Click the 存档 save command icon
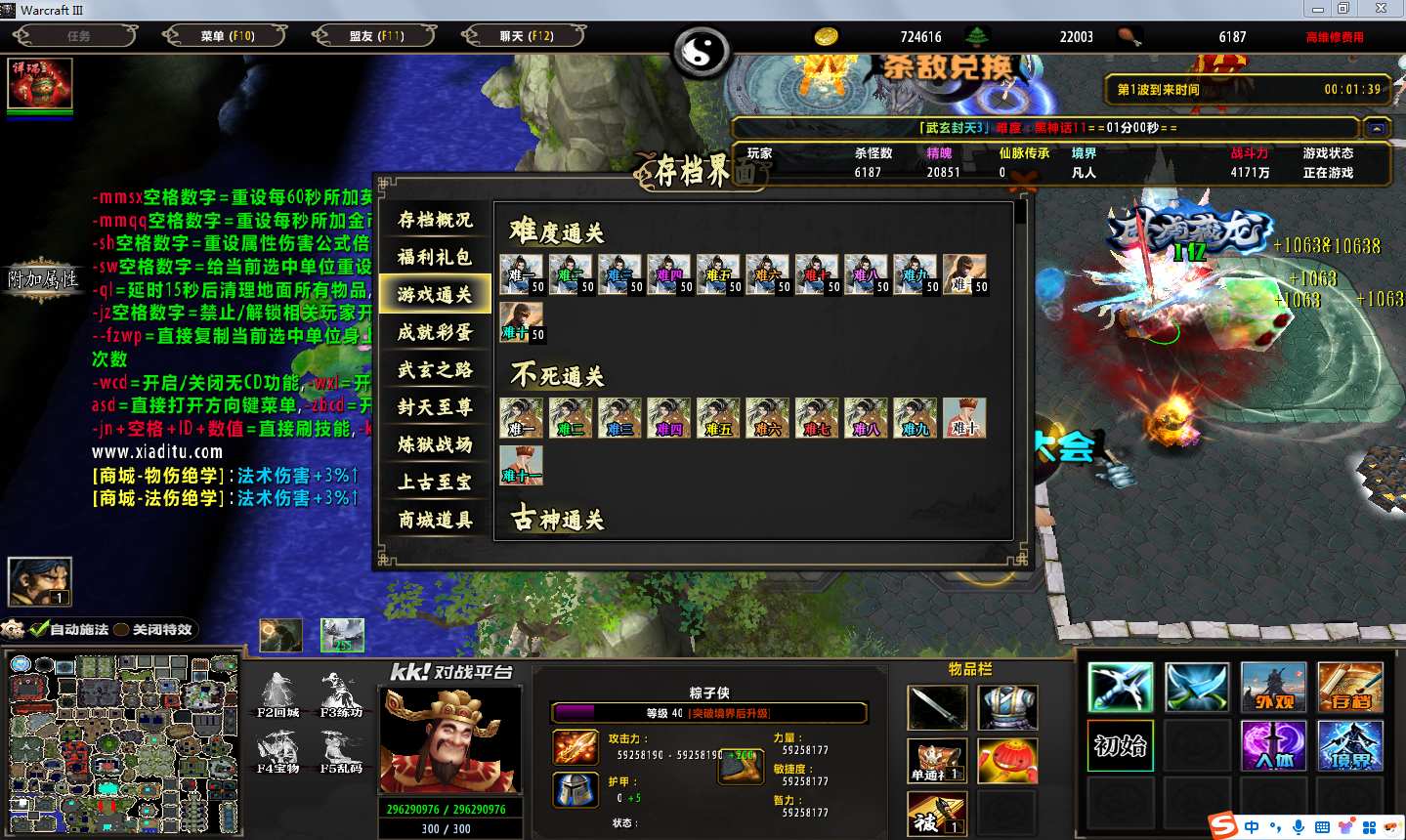This screenshot has width=1406, height=840. (1349, 688)
